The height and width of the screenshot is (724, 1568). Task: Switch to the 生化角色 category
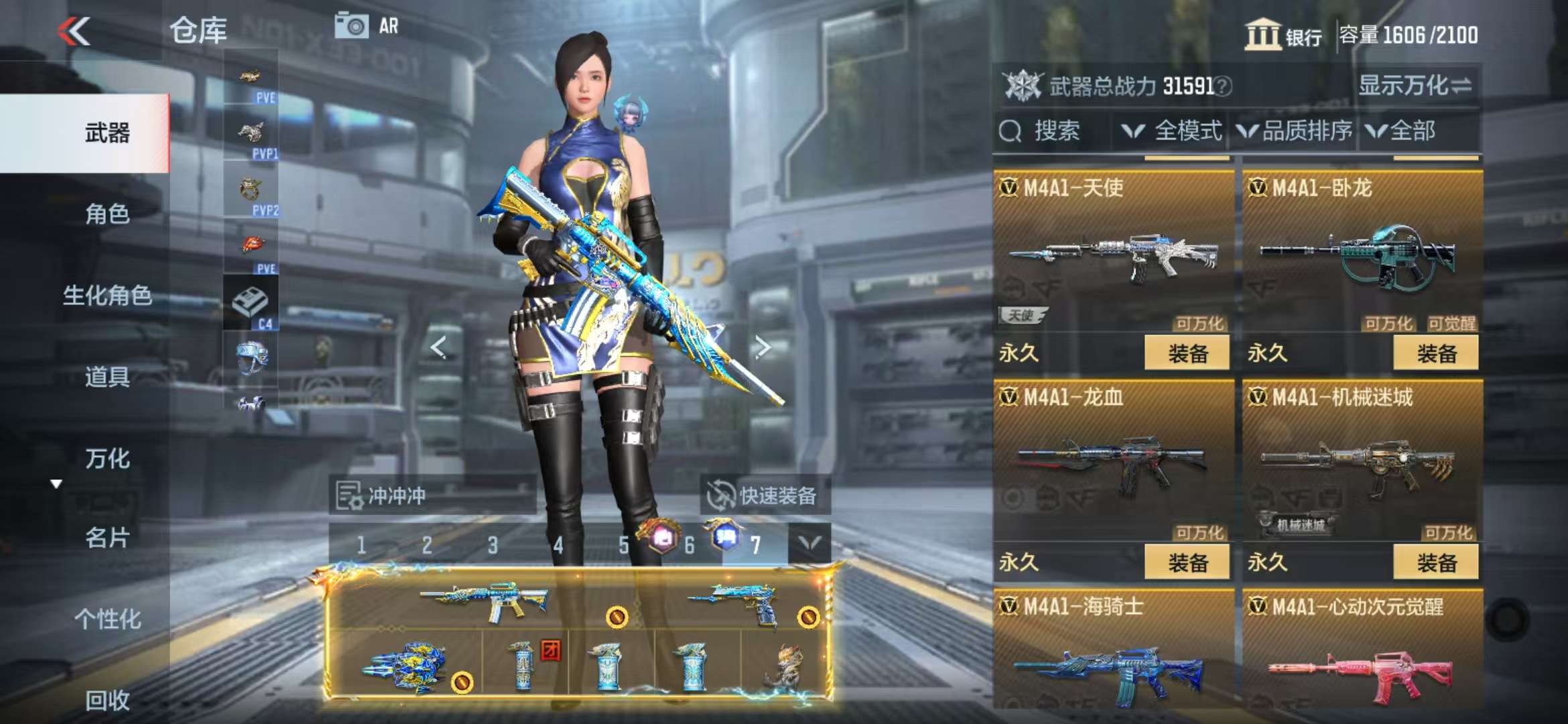click(107, 296)
